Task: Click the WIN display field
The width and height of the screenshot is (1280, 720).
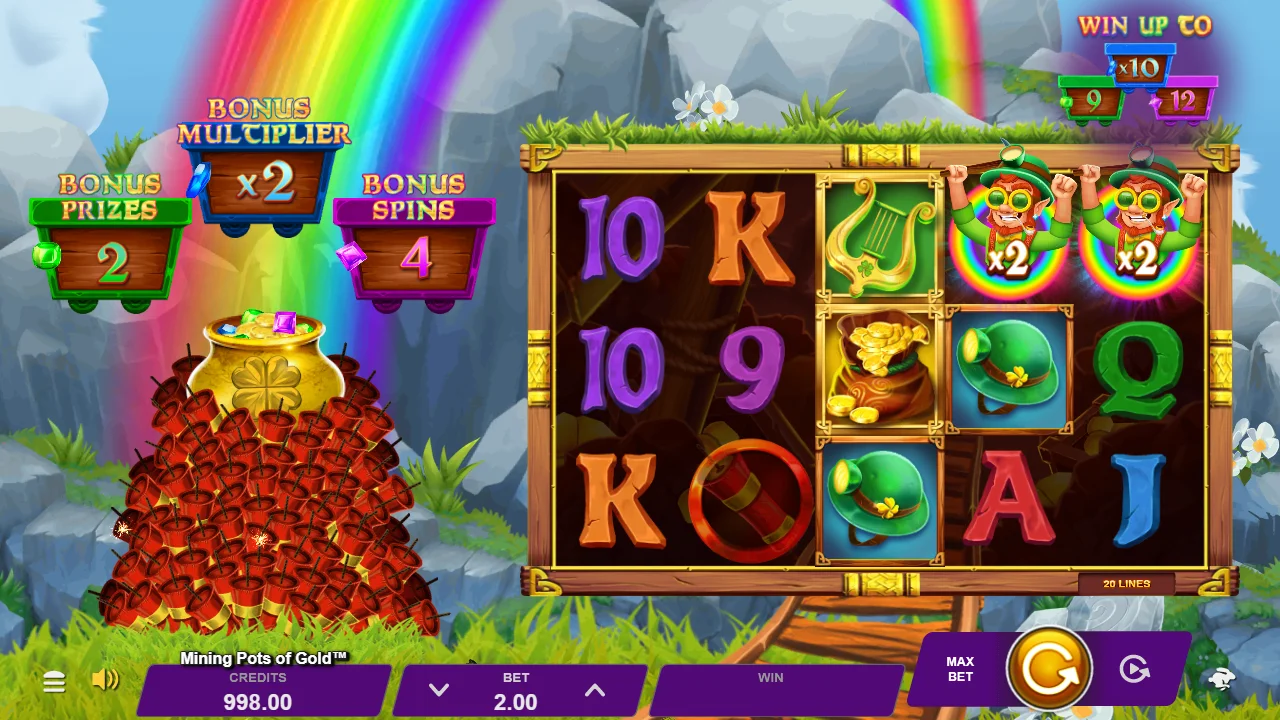Action: 770,690
